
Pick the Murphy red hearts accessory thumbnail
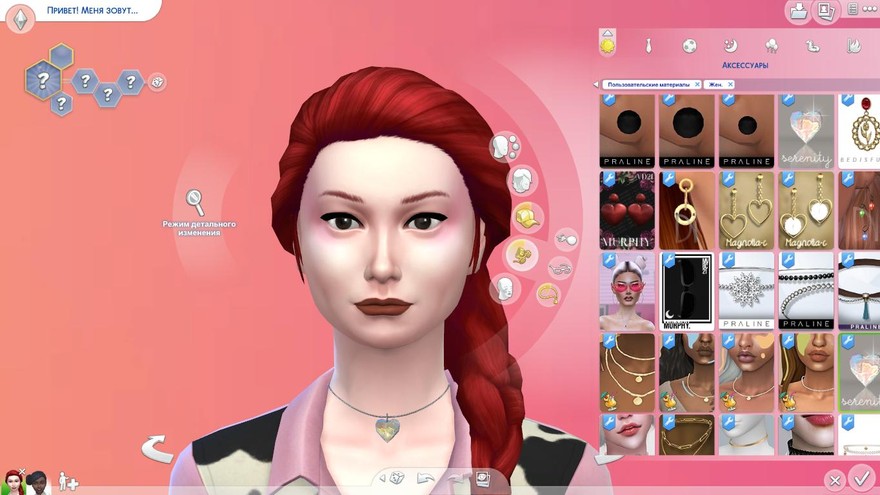pyautogui.click(x=626, y=210)
